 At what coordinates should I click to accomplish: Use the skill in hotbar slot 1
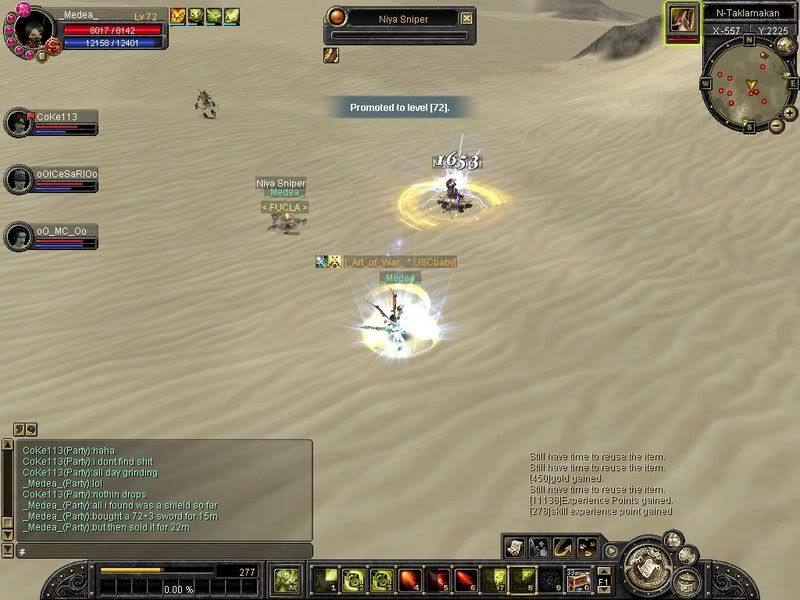tap(324, 579)
